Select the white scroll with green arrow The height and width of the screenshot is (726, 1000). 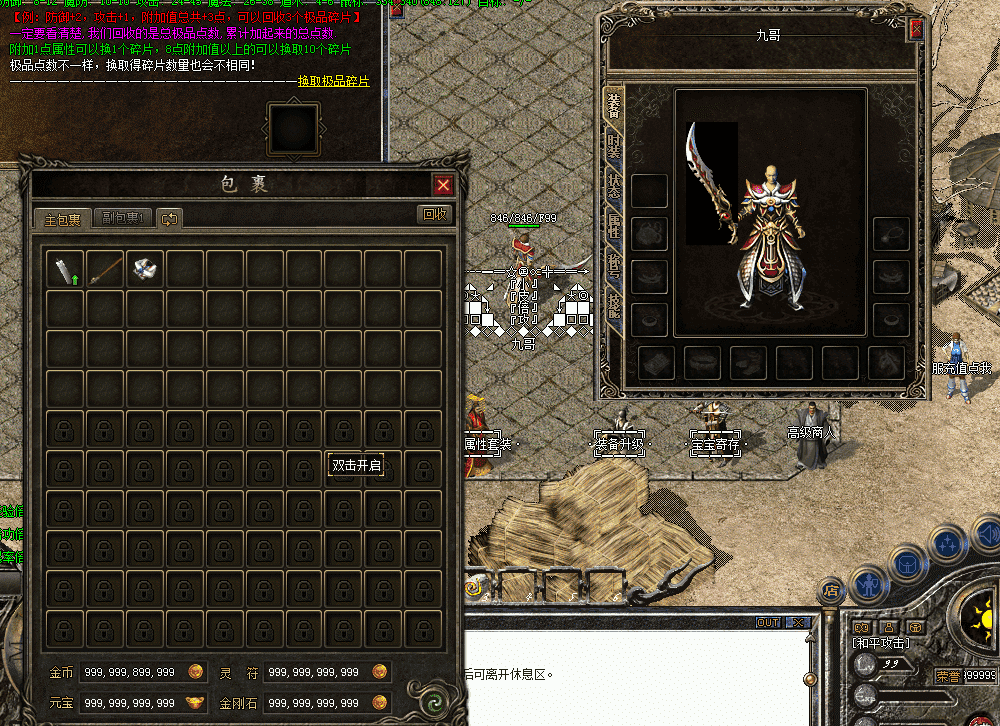[x=66, y=268]
